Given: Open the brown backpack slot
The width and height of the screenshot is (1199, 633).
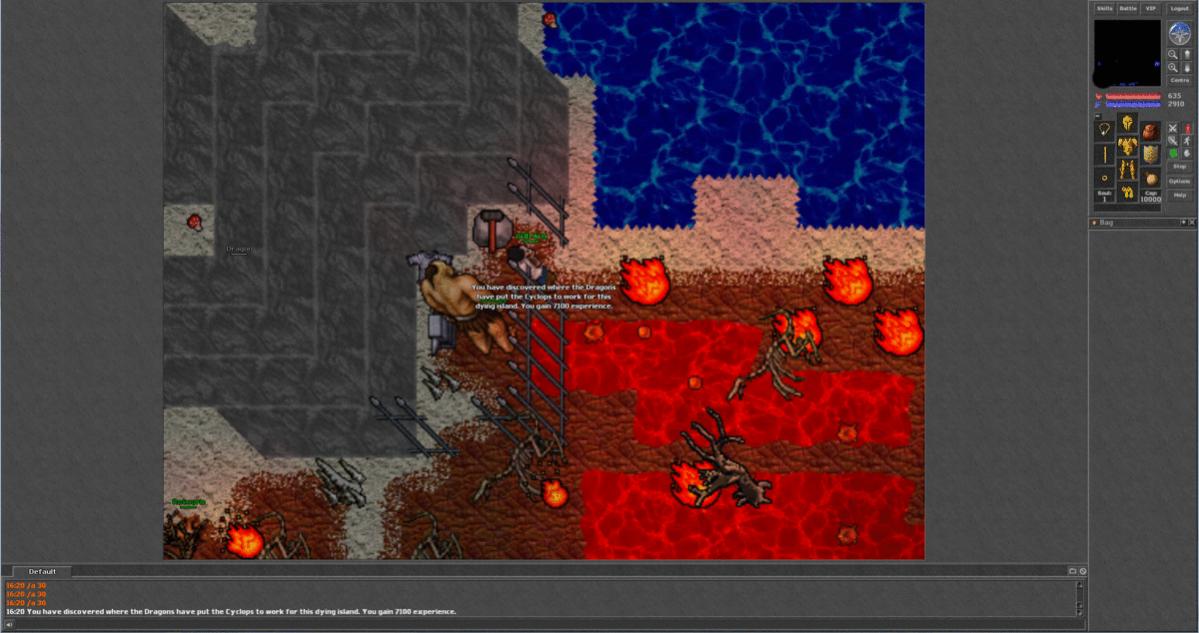Looking at the screenshot, I should (x=1151, y=130).
